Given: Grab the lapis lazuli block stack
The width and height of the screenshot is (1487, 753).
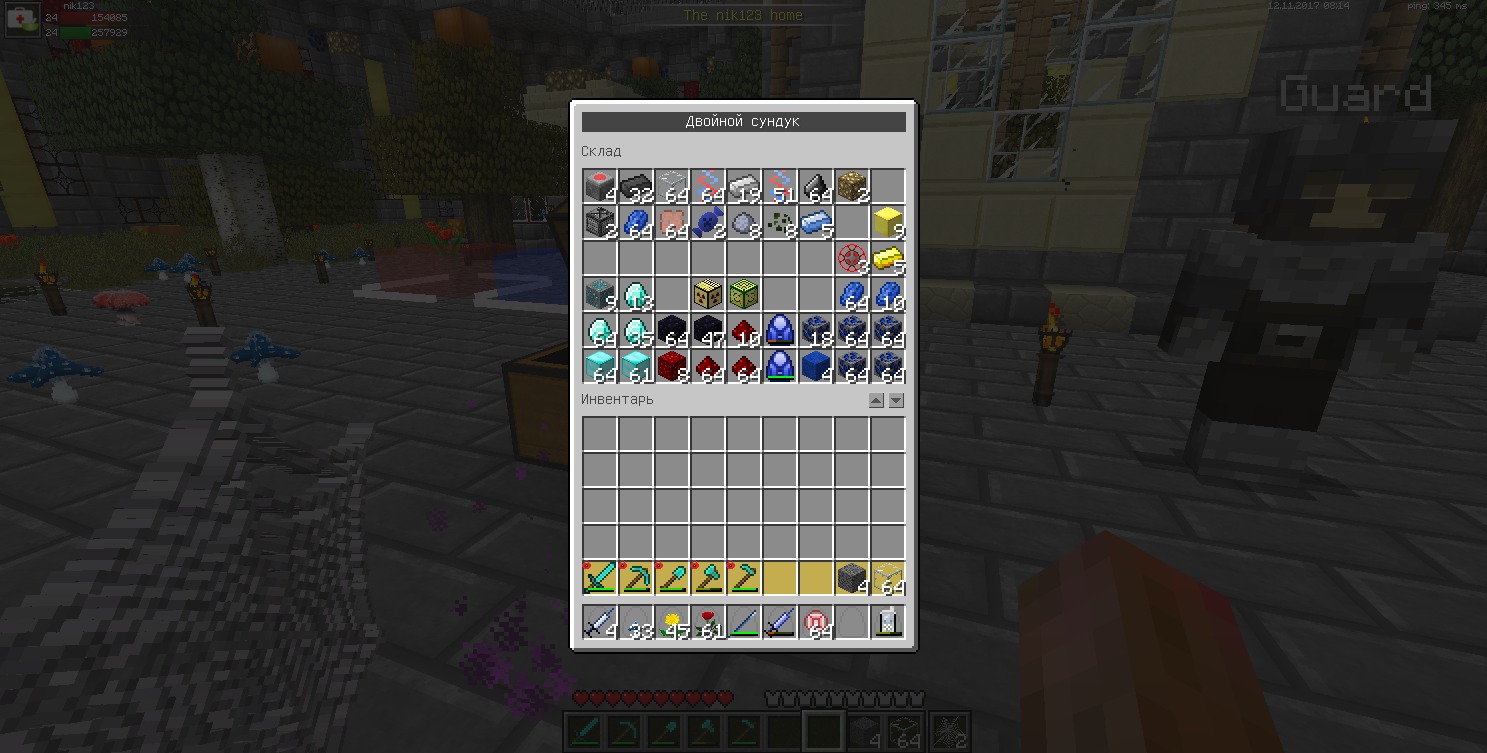Looking at the screenshot, I should click(816, 366).
